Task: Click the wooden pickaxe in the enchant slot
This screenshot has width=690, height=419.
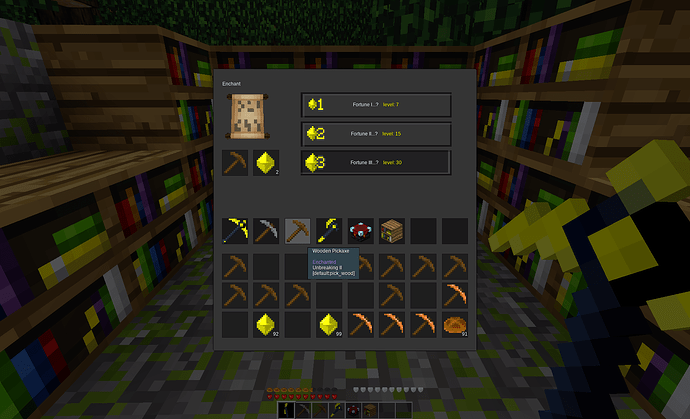Action: 235,163
